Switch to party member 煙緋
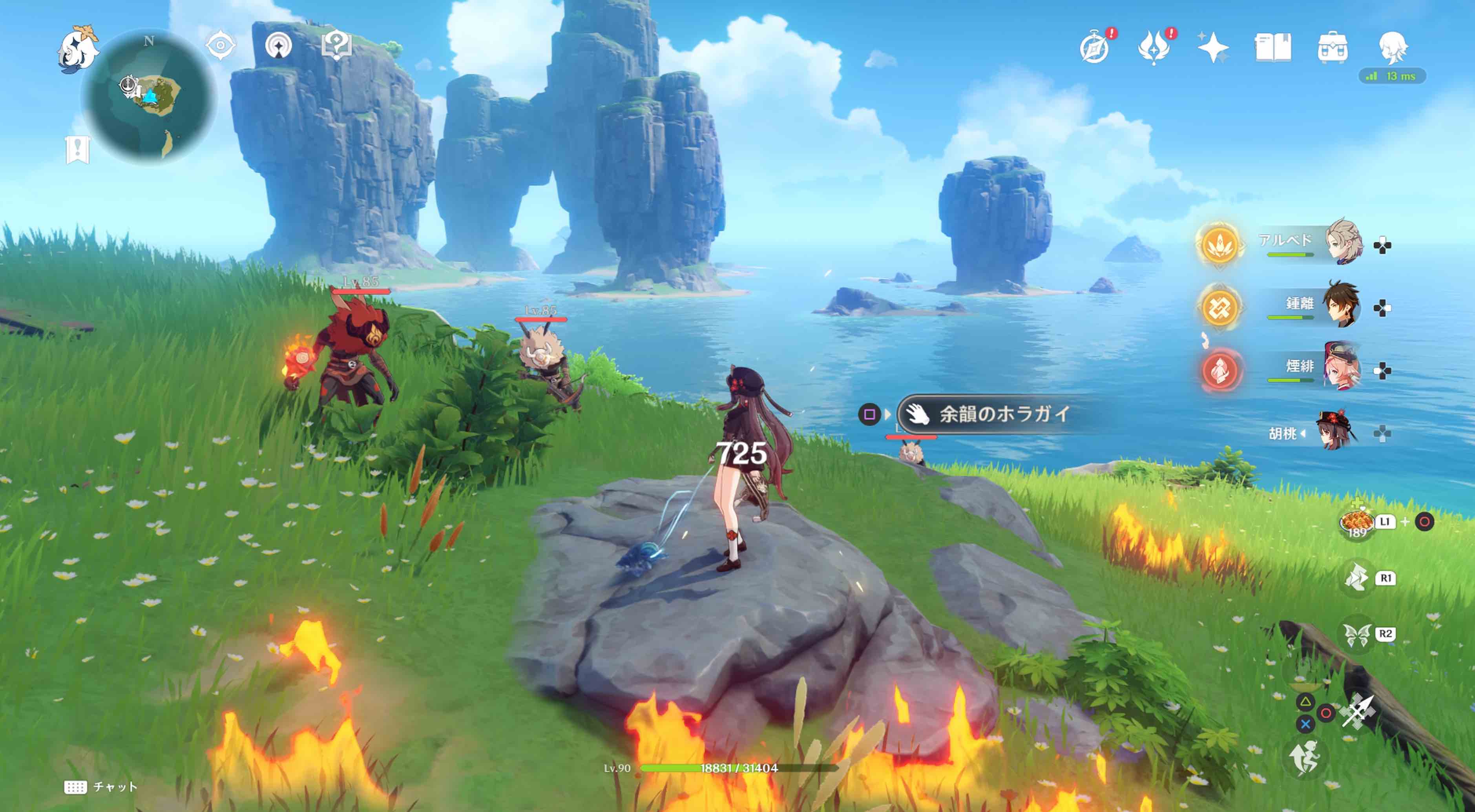 point(1342,367)
